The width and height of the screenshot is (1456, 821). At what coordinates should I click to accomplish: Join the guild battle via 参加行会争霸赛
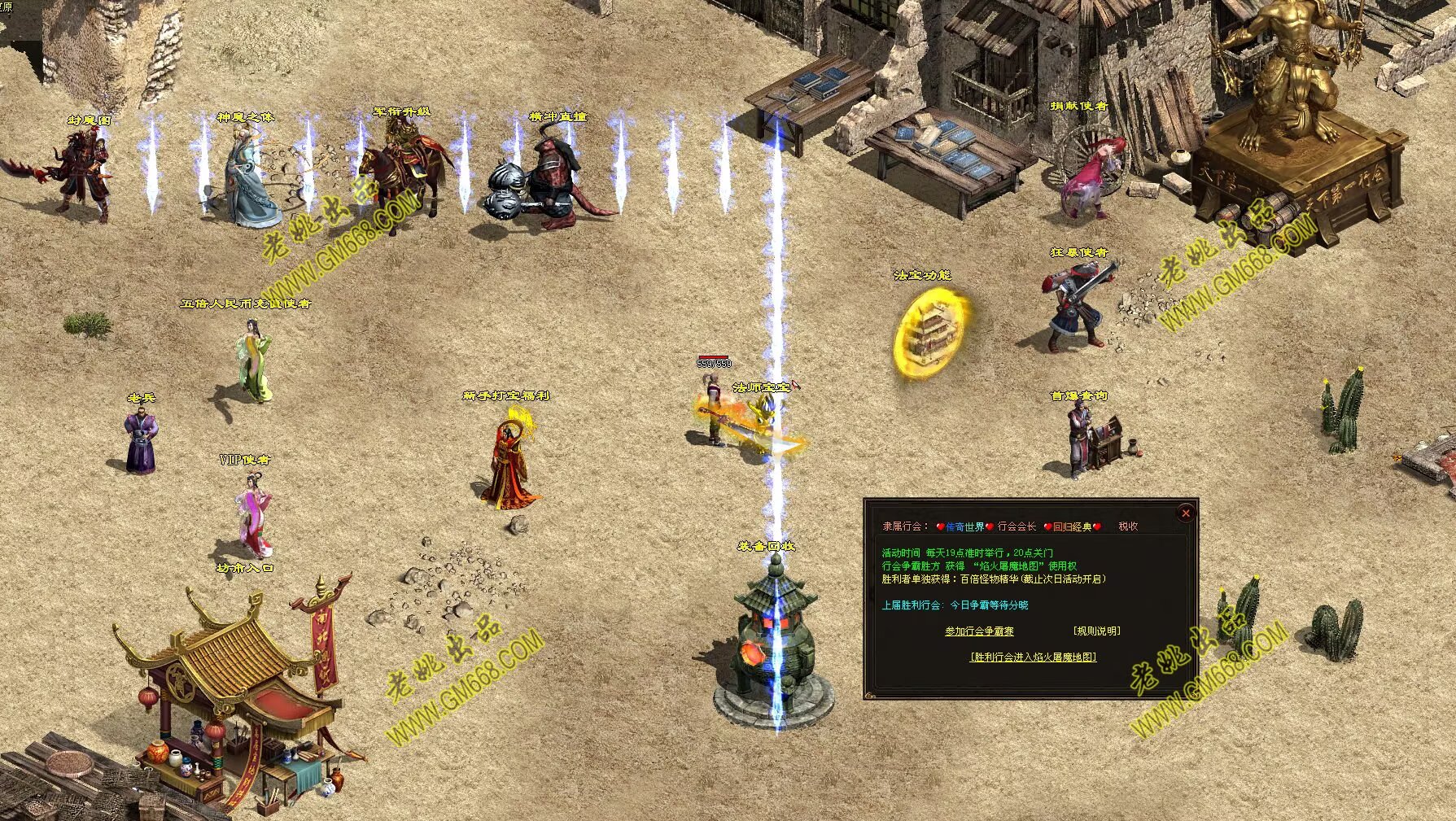[x=979, y=631]
